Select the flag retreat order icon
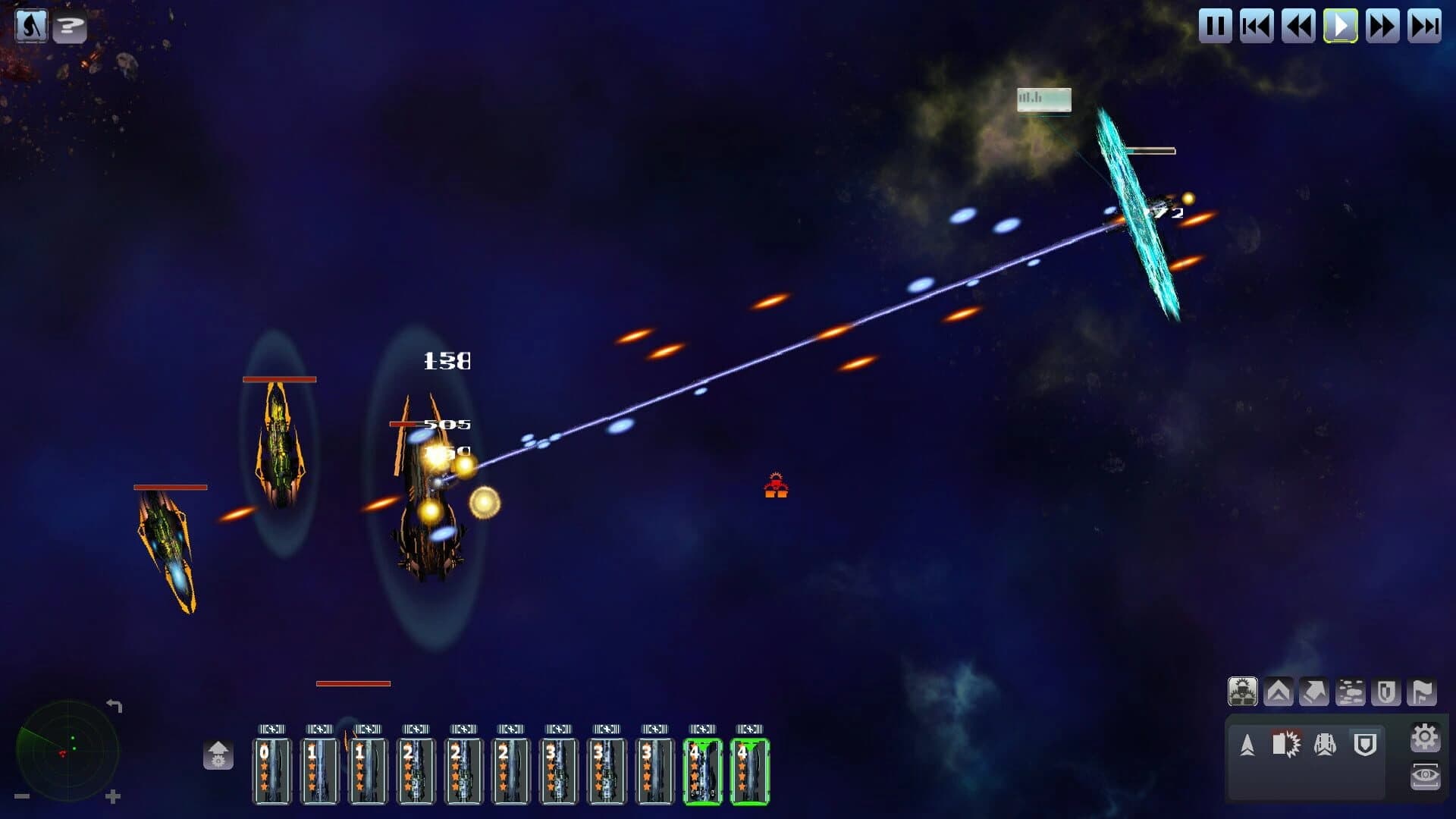The image size is (1456, 819). [1422, 692]
